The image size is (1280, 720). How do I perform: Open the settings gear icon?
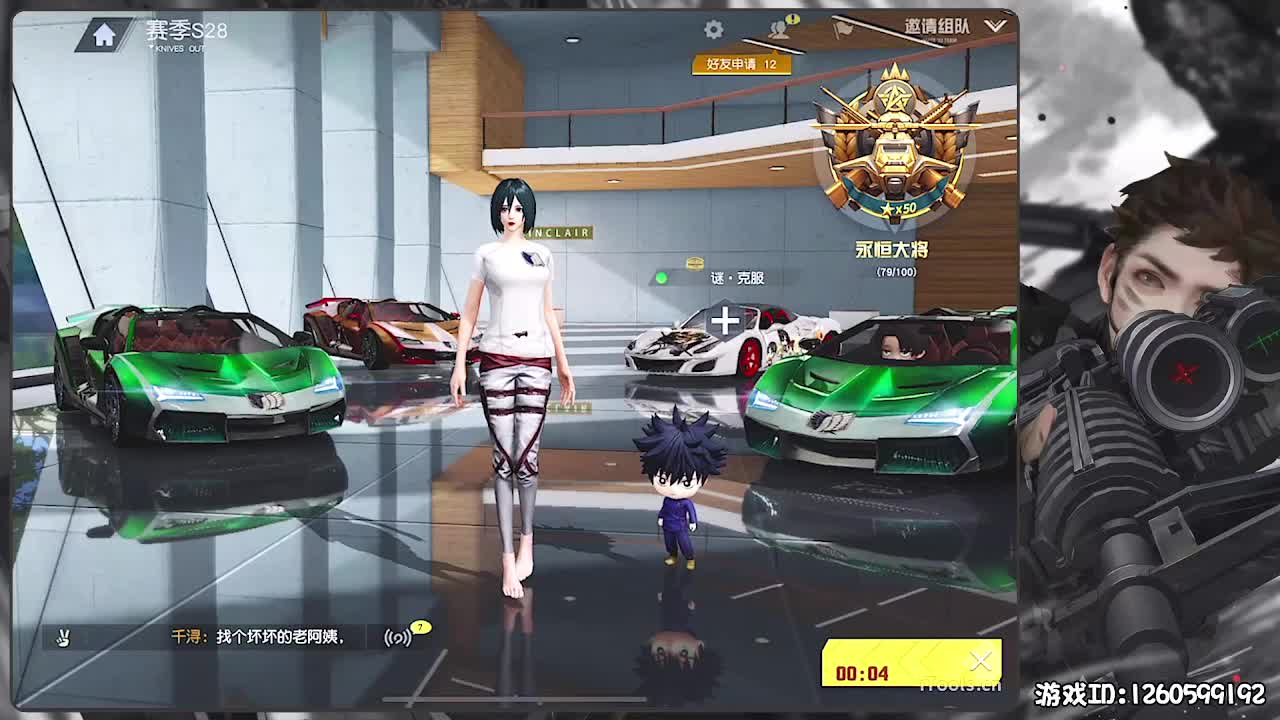coord(712,28)
